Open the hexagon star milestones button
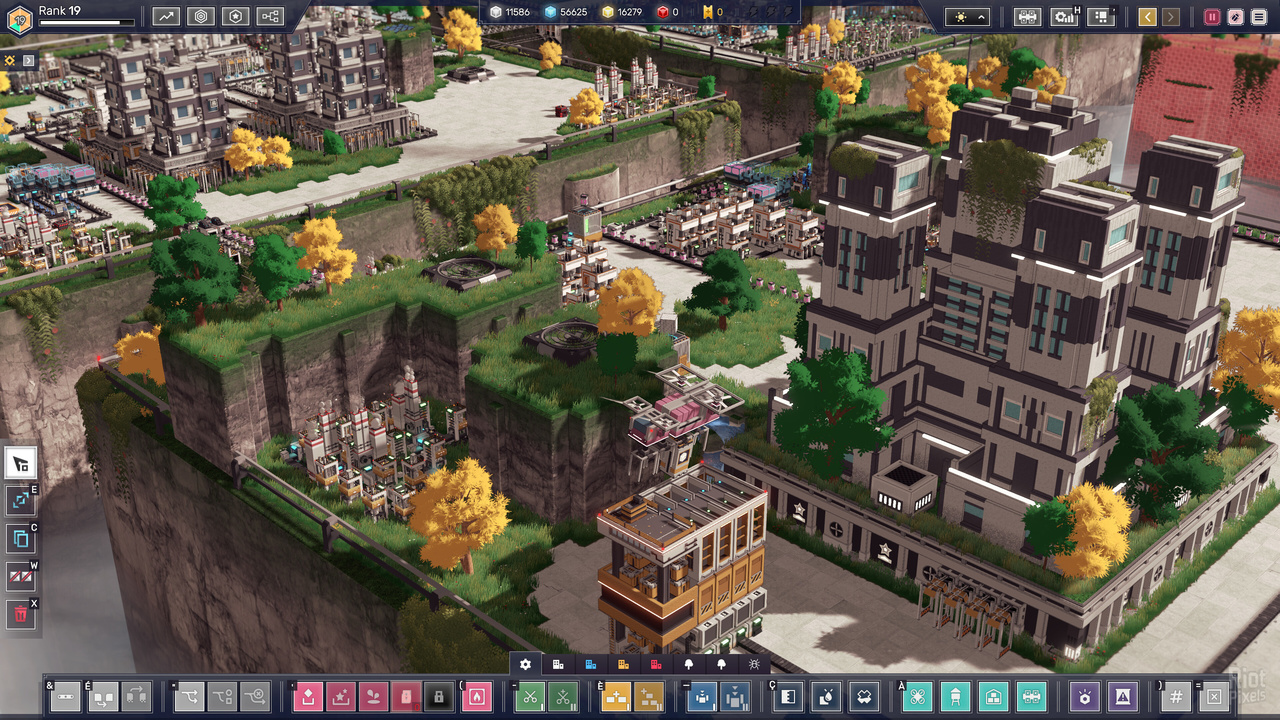1280x720 pixels. tap(235, 16)
